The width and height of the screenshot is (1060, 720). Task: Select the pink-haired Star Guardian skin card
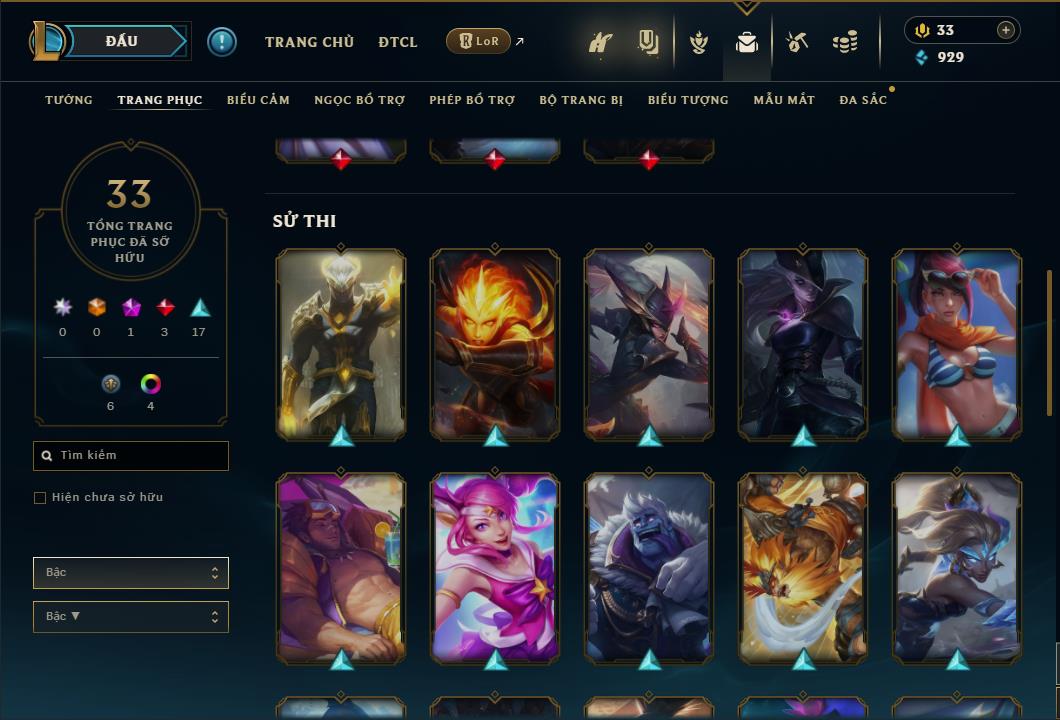[x=495, y=567]
